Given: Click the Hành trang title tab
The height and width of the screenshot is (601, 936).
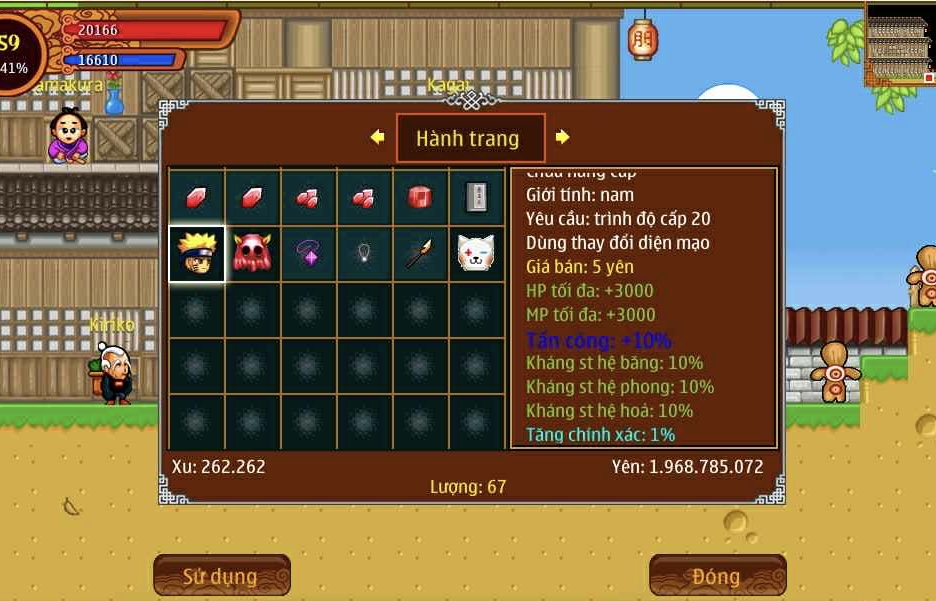Looking at the screenshot, I should (x=470, y=138).
